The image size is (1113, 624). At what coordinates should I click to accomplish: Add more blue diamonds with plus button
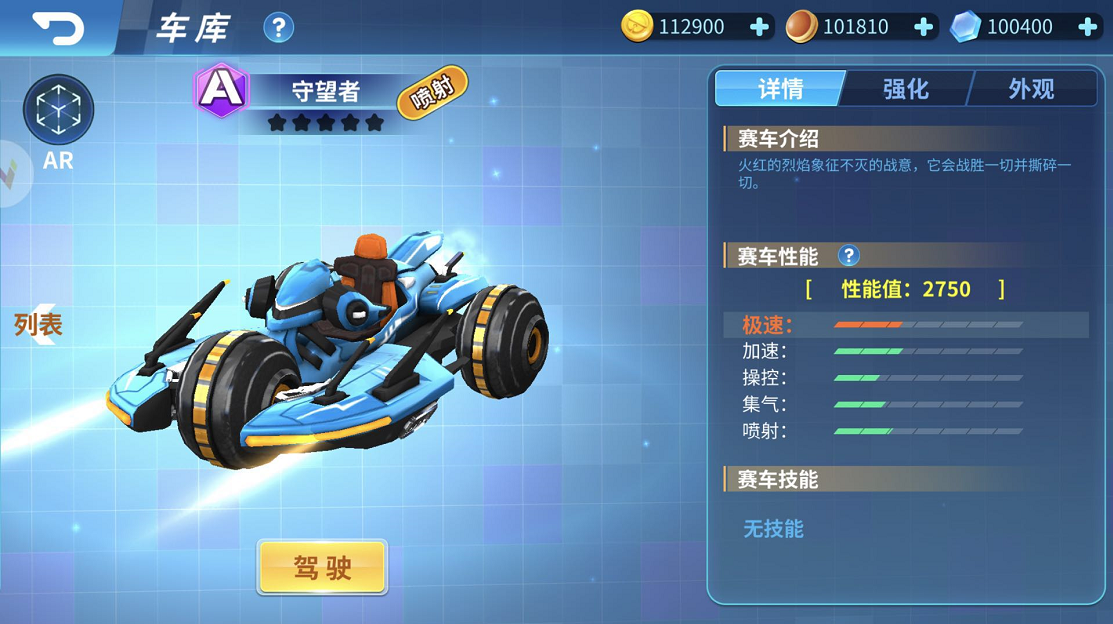pyautogui.click(x=1088, y=27)
